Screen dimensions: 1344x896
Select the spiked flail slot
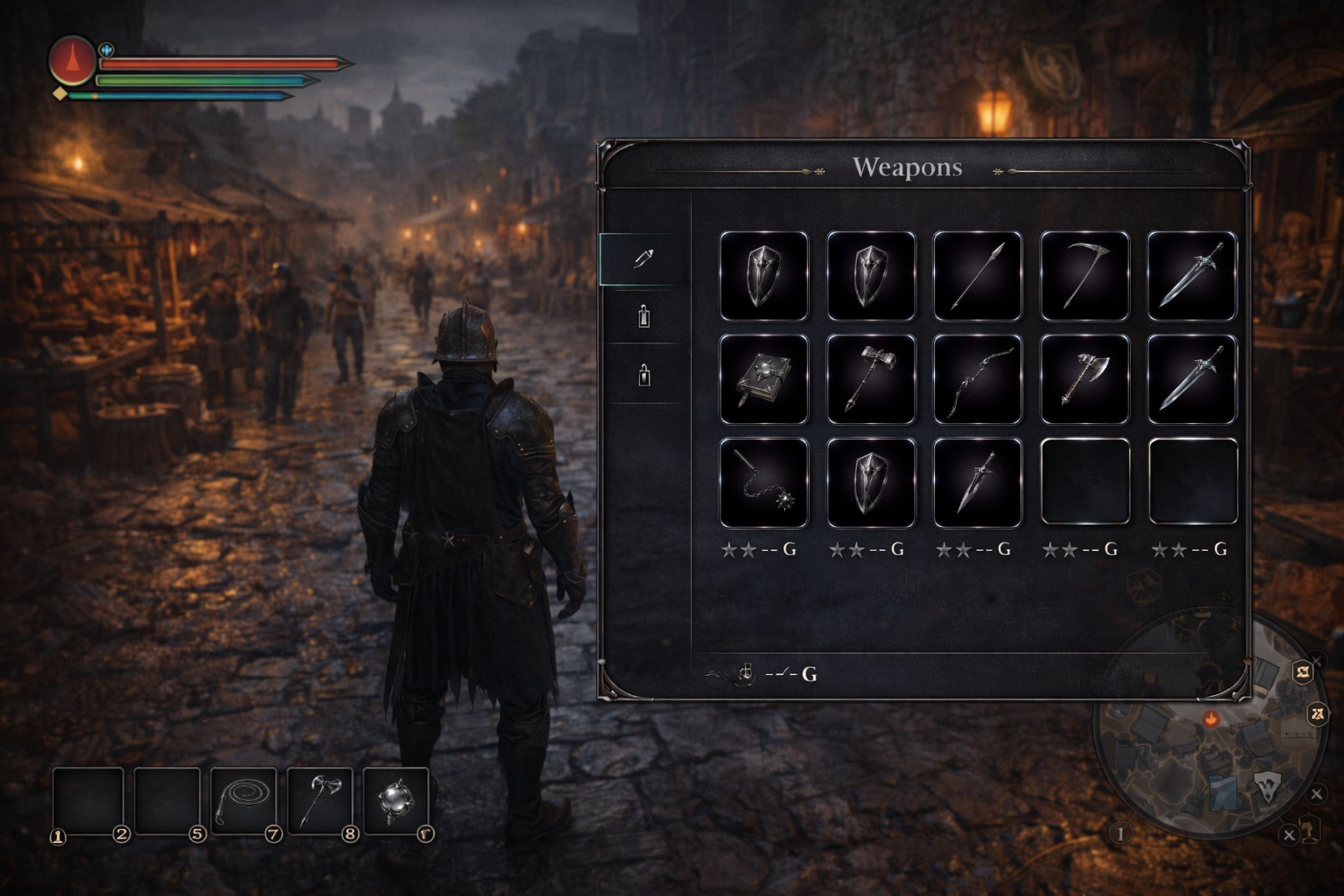pyautogui.click(x=764, y=482)
